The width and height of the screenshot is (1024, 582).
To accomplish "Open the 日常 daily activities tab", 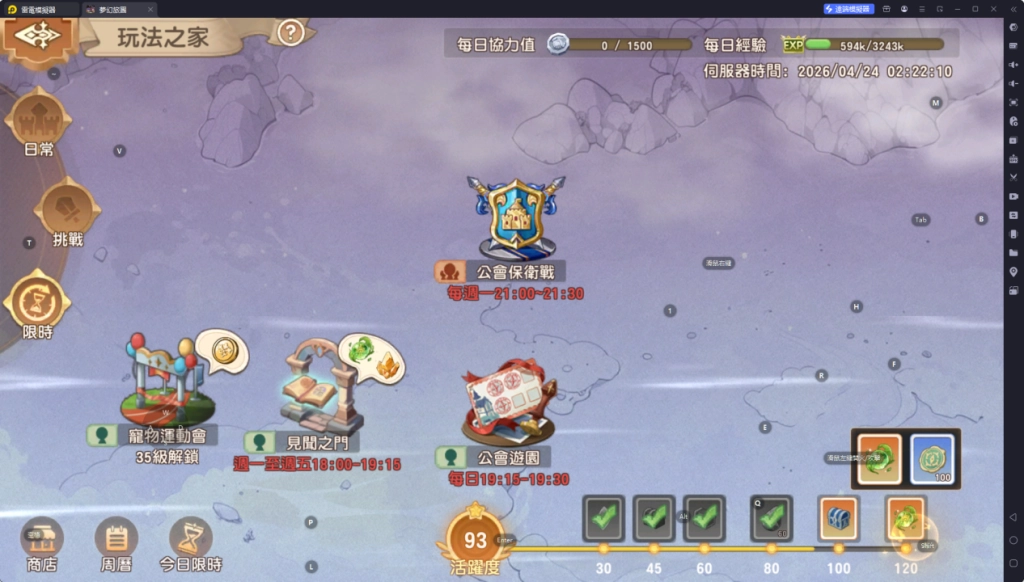I will point(40,123).
